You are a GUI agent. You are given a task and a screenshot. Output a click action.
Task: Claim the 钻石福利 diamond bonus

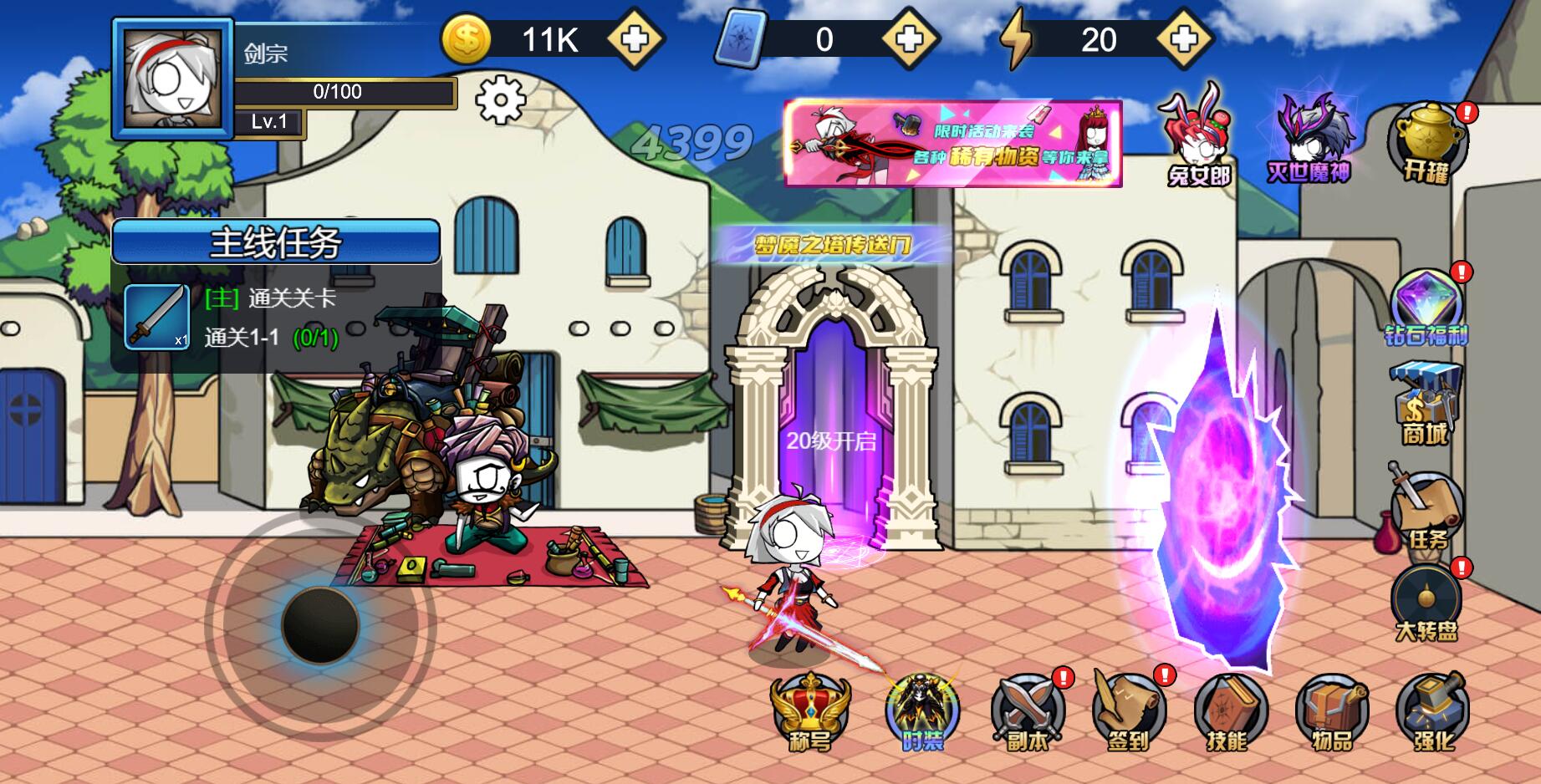1426,308
